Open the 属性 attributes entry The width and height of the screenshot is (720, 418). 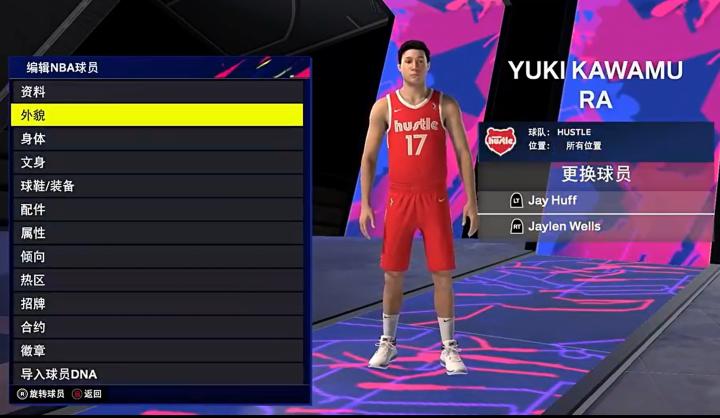click(157, 233)
